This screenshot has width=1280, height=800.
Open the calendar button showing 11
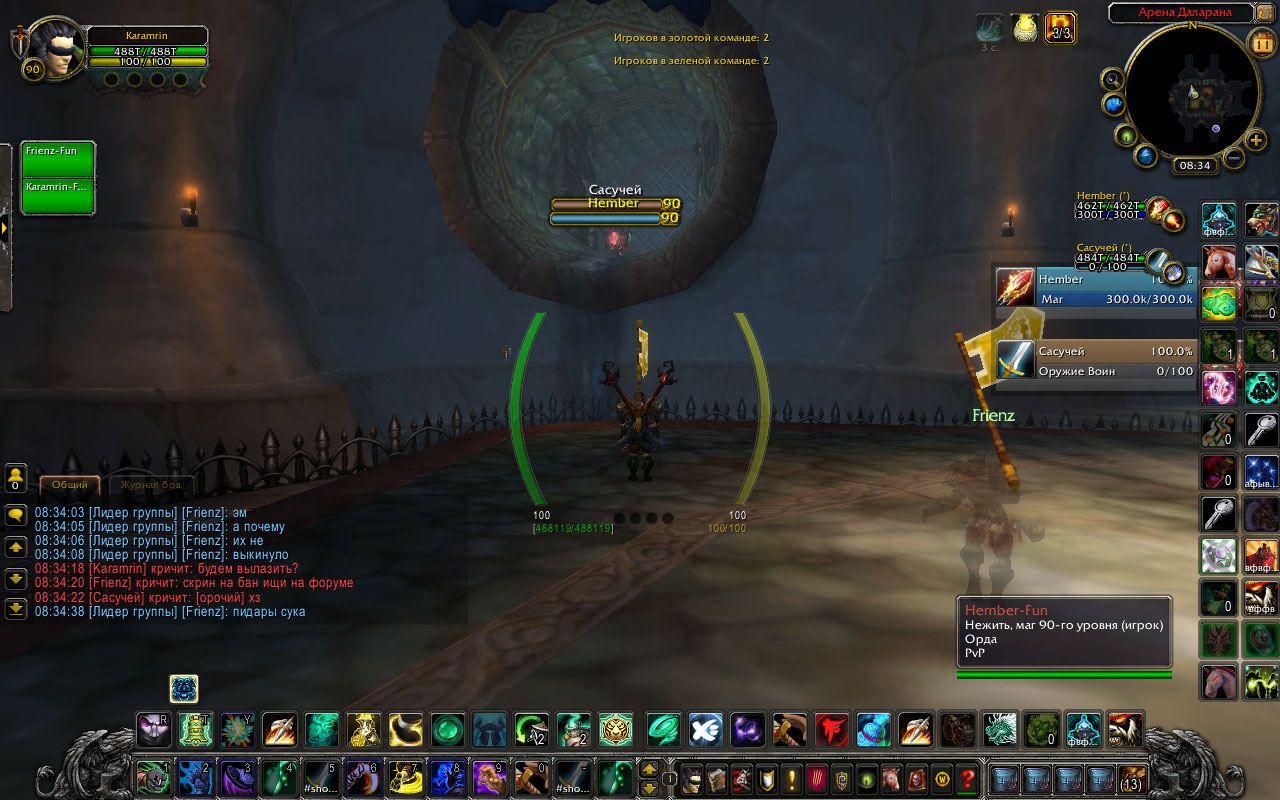[1262, 43]
